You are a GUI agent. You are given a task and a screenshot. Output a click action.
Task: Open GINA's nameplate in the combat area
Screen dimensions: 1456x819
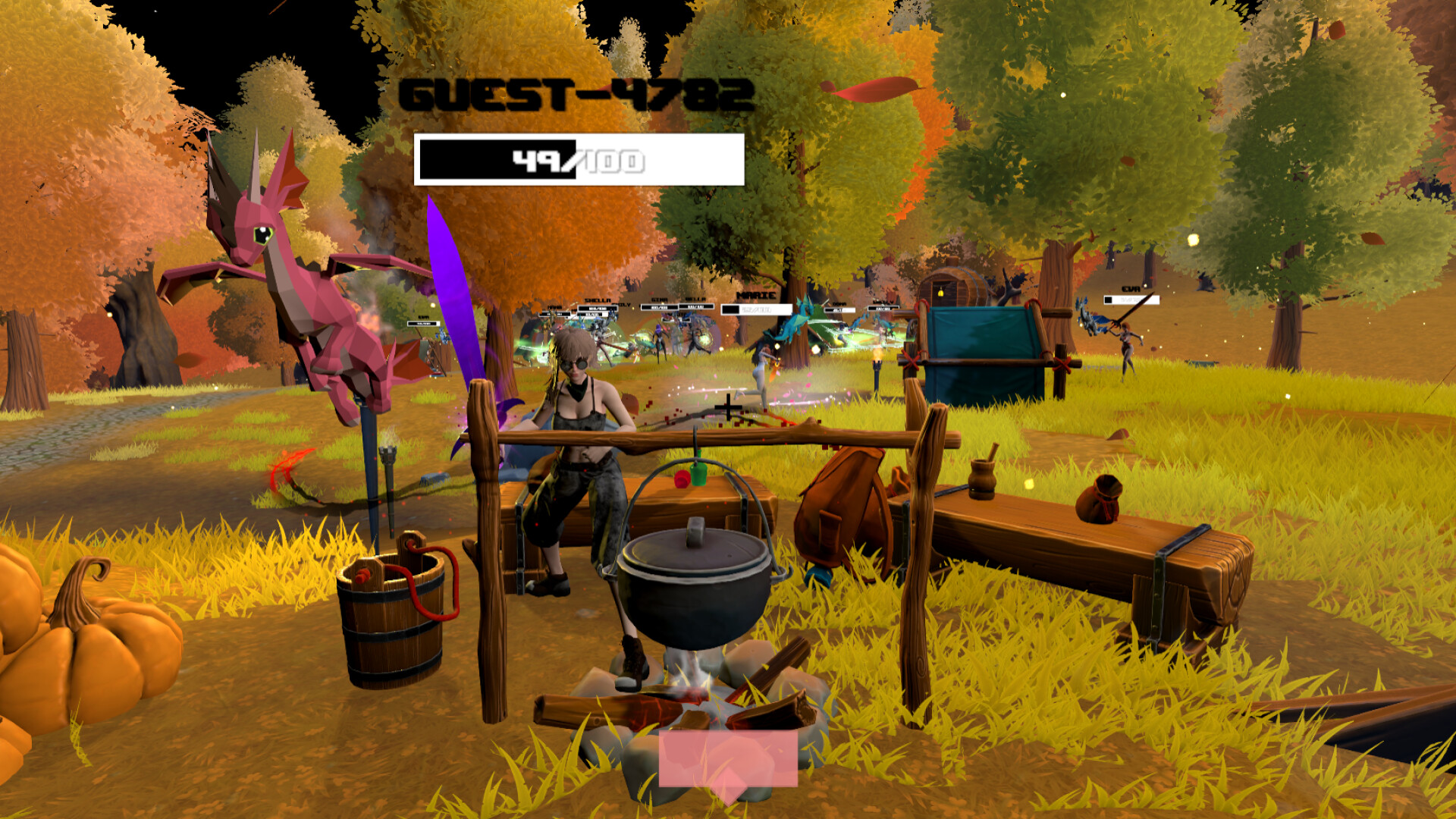coord(659,299)
